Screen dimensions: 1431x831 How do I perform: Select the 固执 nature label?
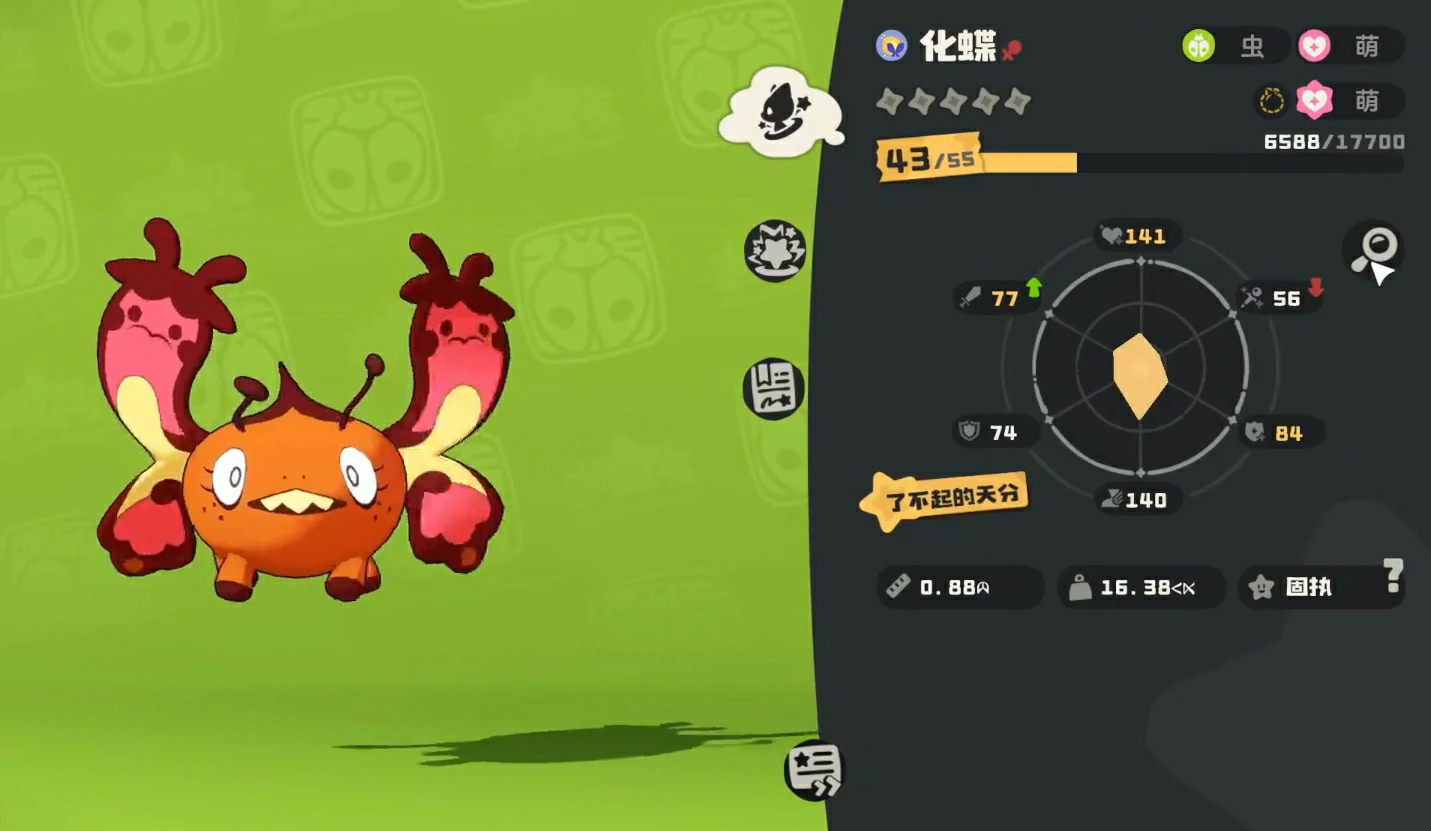click(x=1308, y=587)
